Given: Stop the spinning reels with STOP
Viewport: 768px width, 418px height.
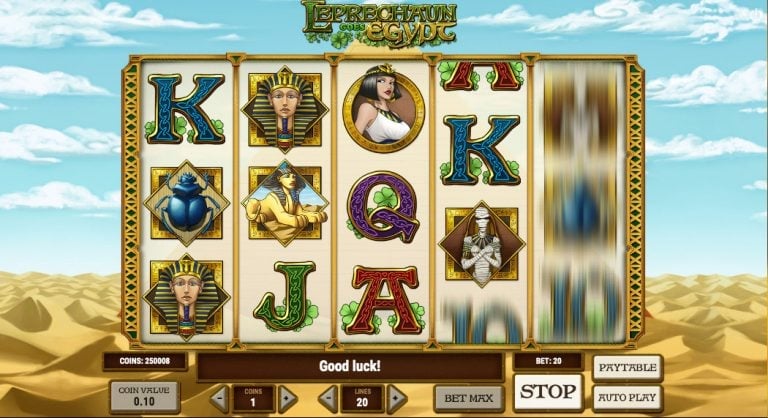Looking at the screenshot, I should click(548, 391).
